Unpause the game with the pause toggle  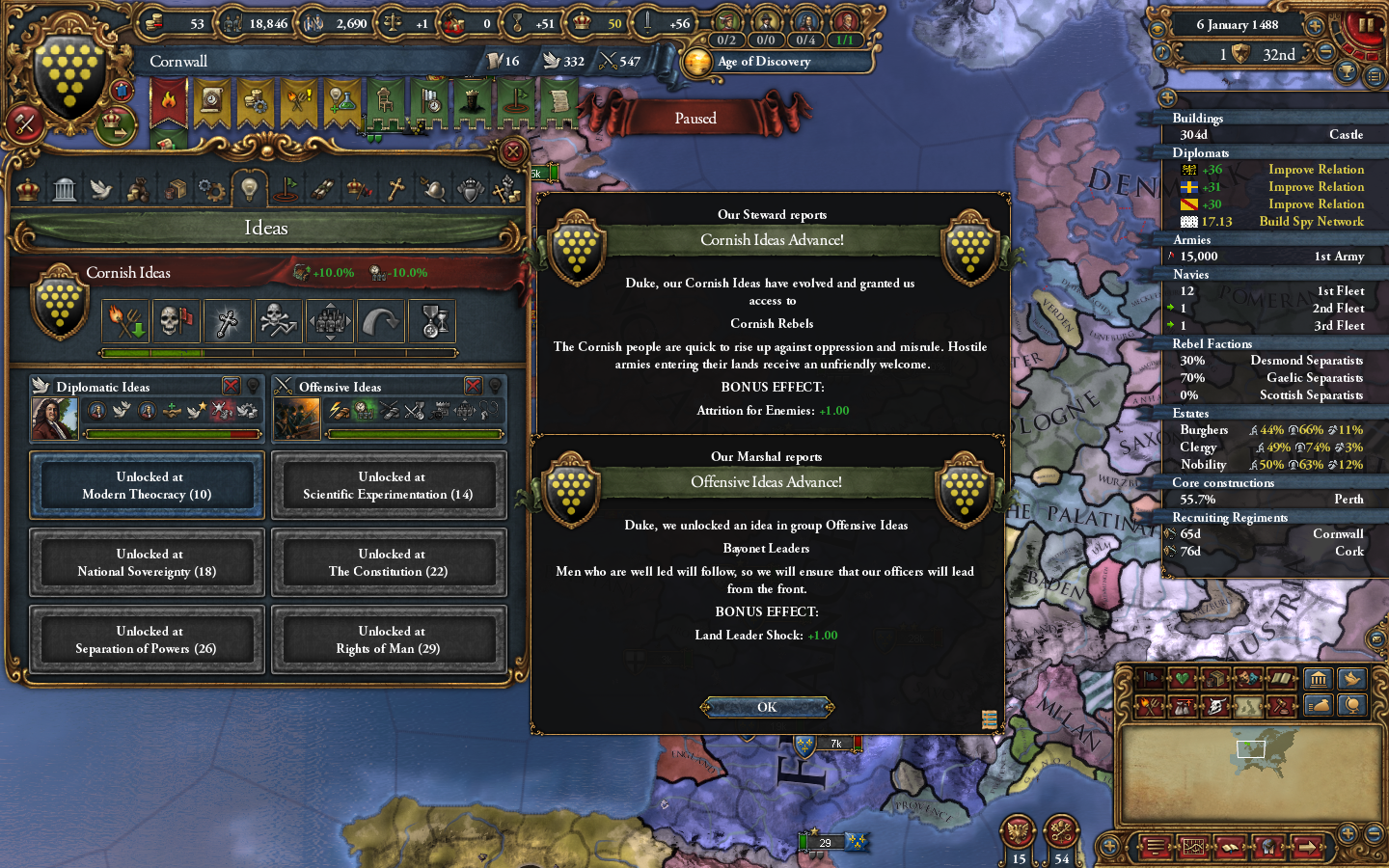(1366, 24)
